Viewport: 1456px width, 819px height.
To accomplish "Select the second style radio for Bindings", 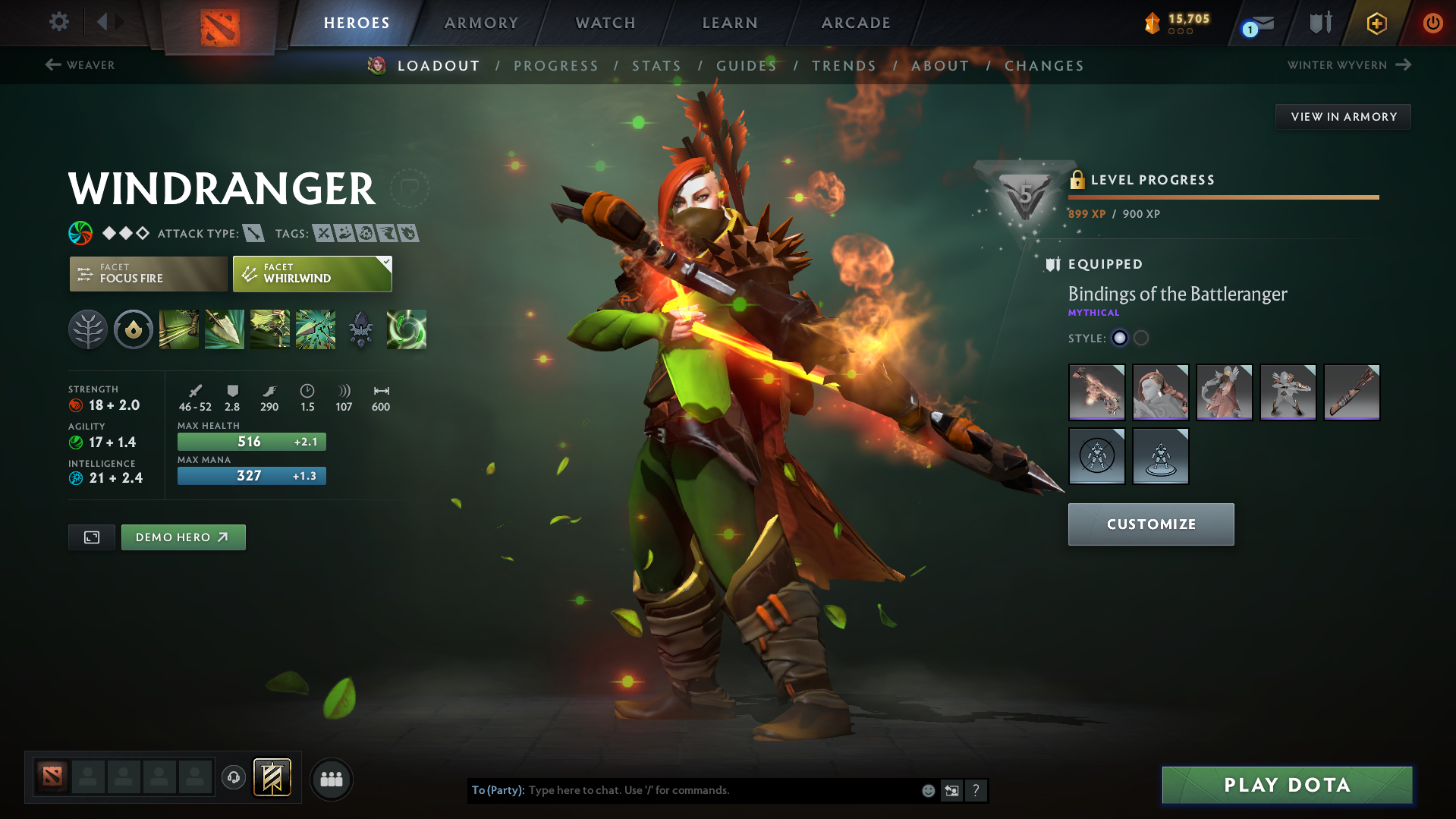I will pos(1141,339).
